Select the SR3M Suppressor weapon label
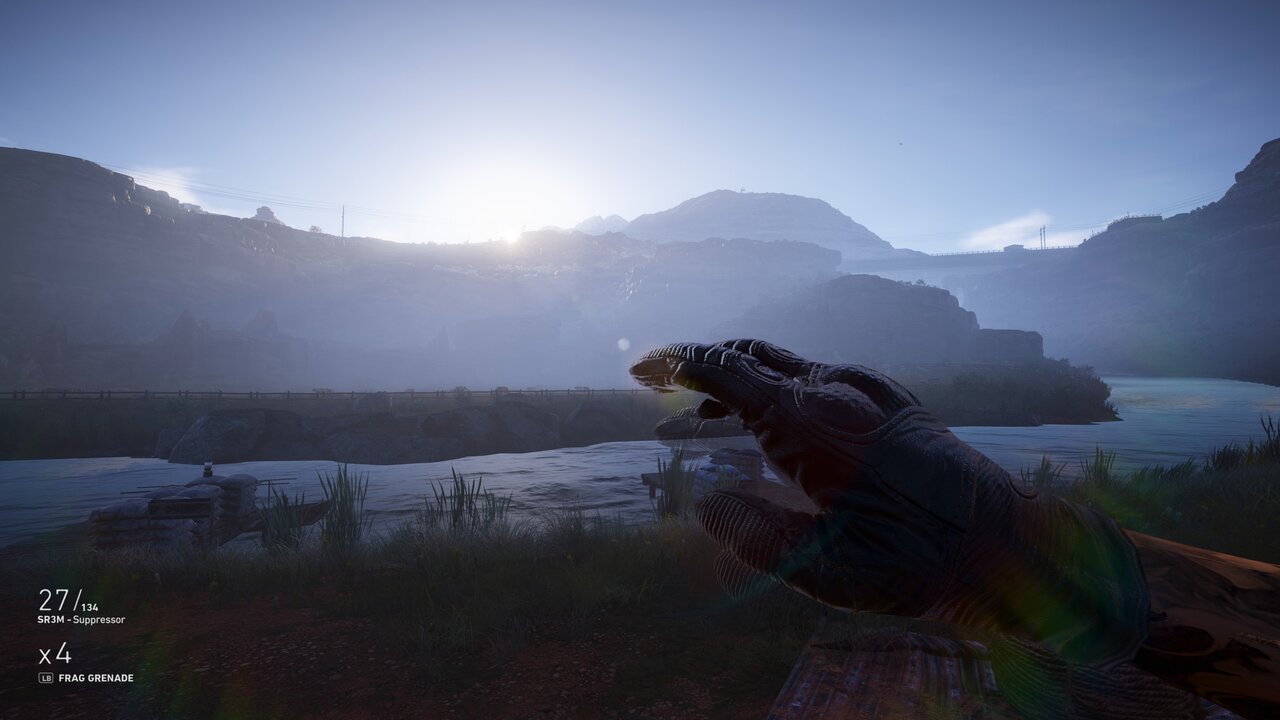This screenshot has width=1280, height=720. coord(82,620)
